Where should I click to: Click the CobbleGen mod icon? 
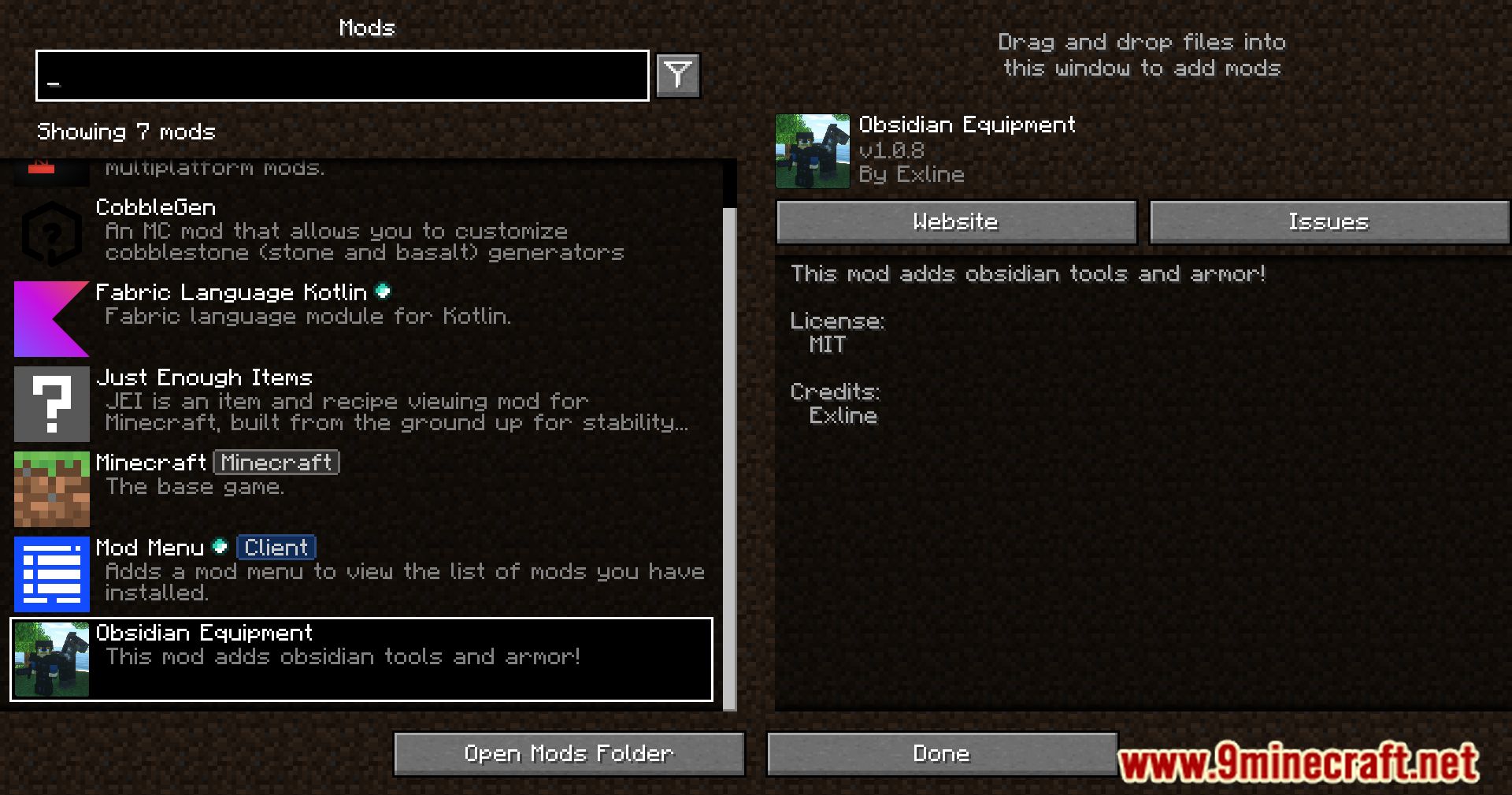click(x=50, y=232)
